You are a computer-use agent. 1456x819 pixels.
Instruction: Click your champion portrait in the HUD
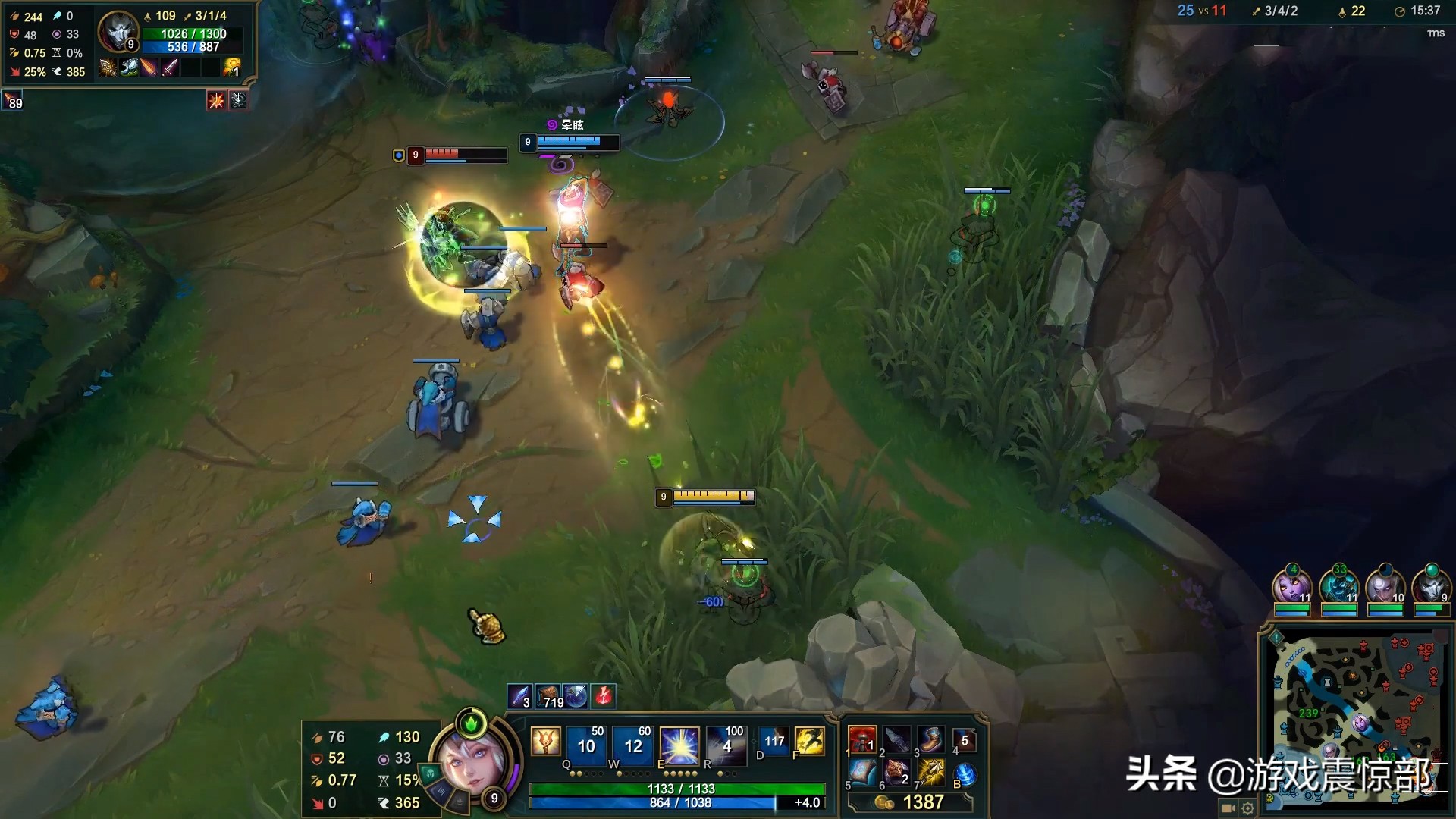(470, 764)
